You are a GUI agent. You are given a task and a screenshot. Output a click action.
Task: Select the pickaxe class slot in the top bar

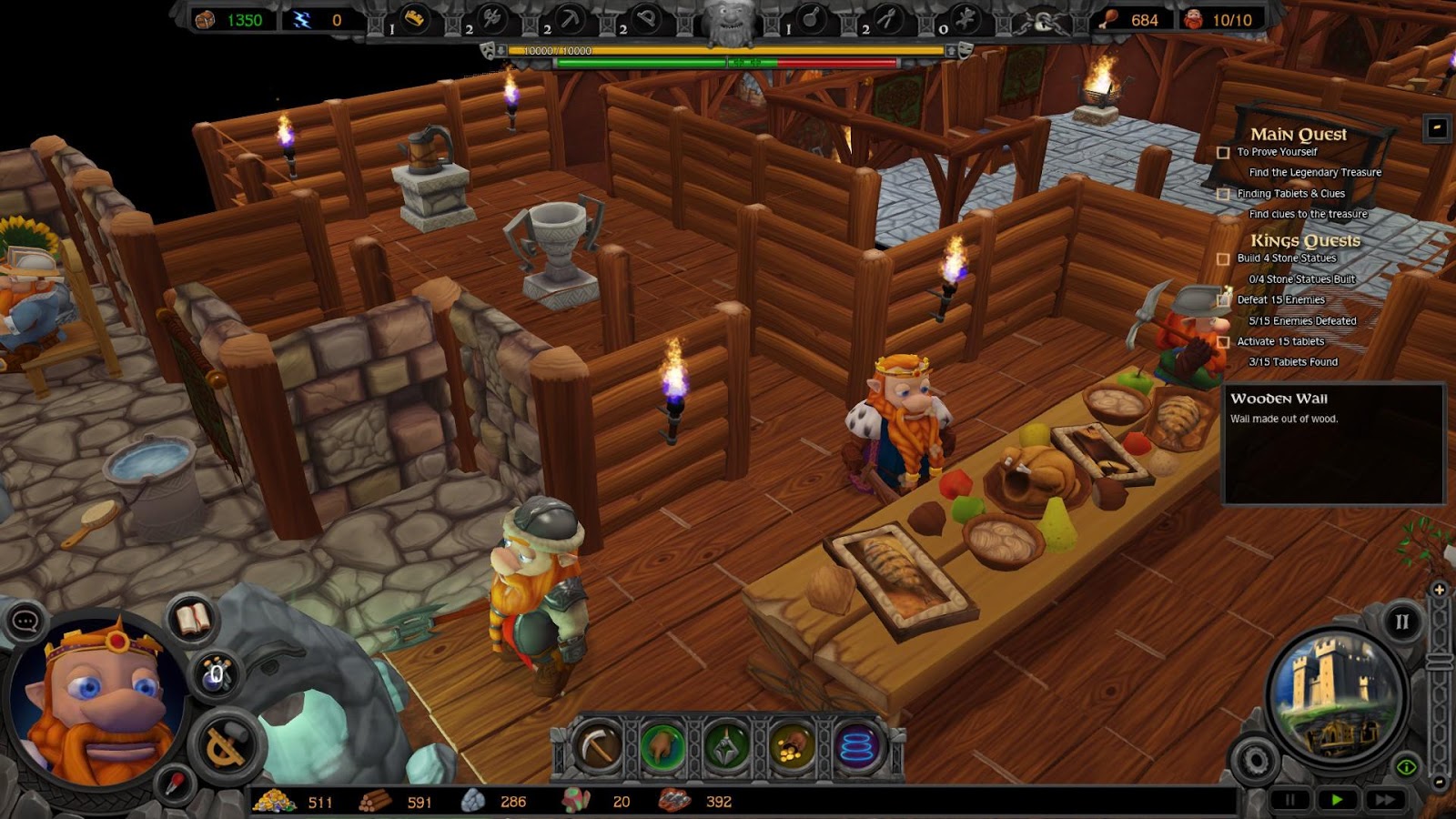(569, 18)
